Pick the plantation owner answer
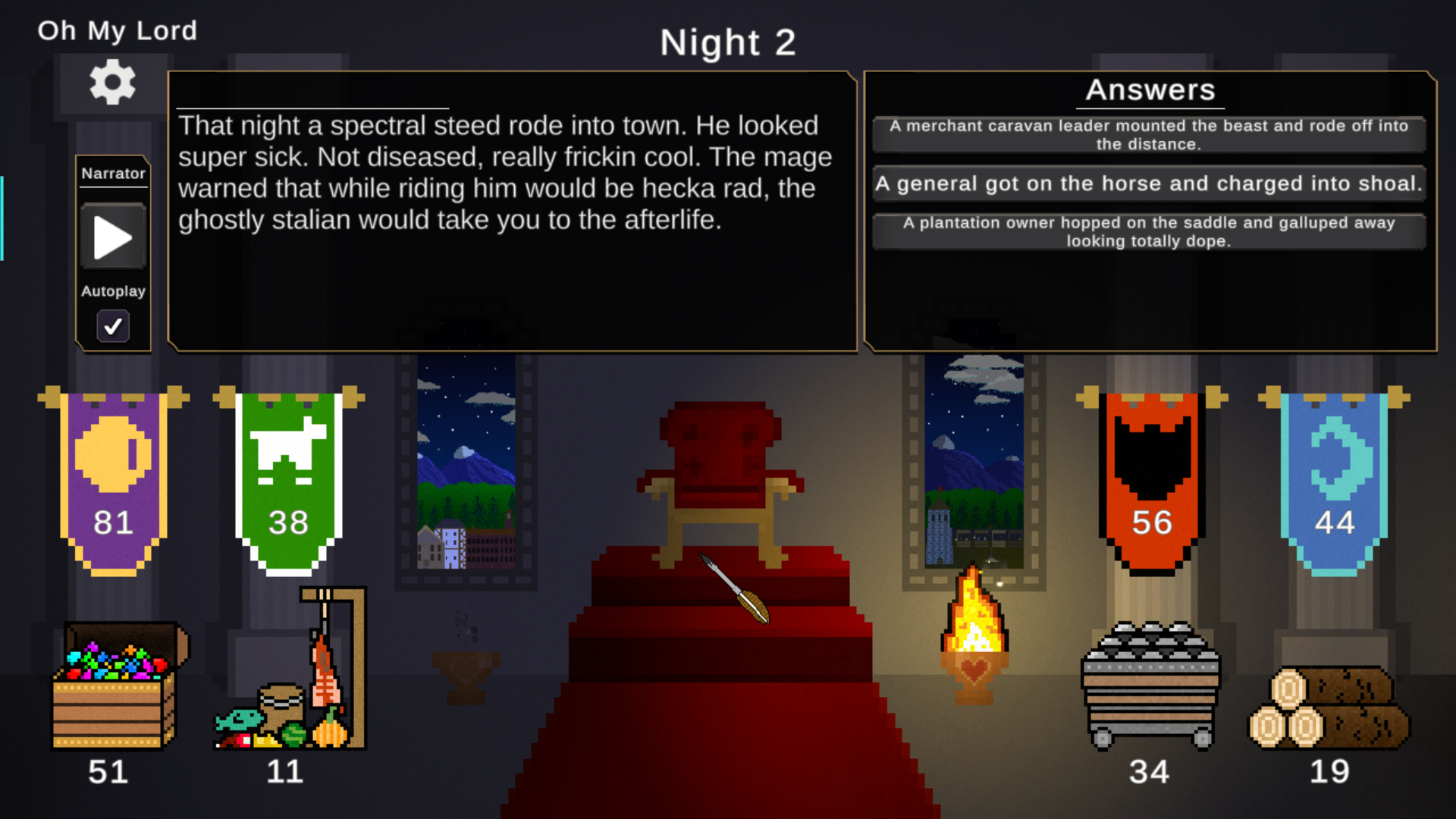 point(1148,231)
